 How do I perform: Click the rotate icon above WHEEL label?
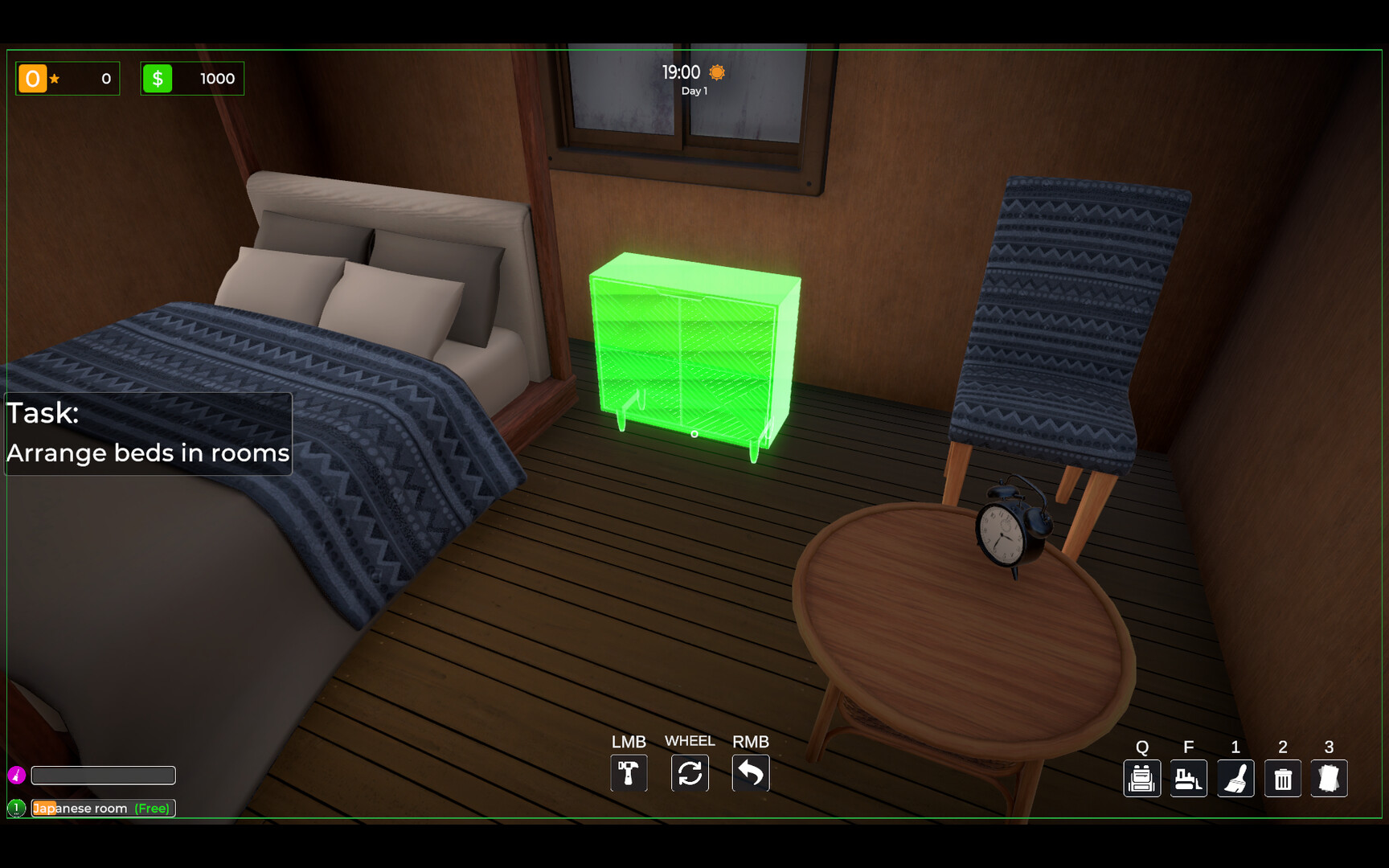coord(690,772)
